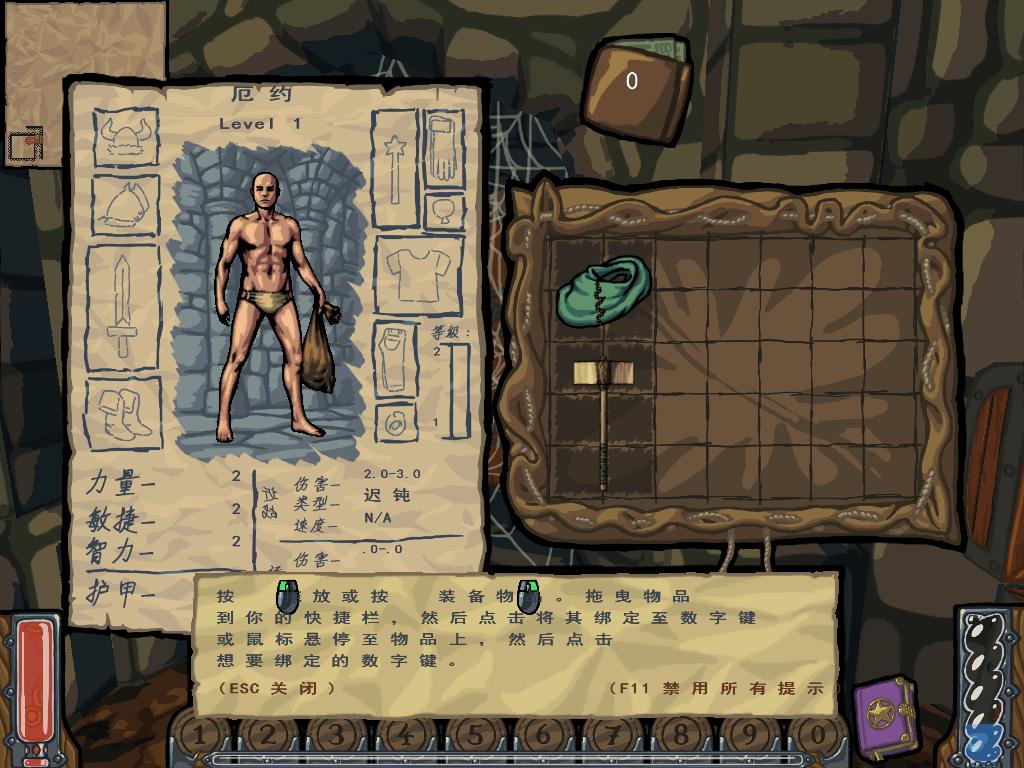
Task: Click the gloves equipment slot
Action: (441, 149)
